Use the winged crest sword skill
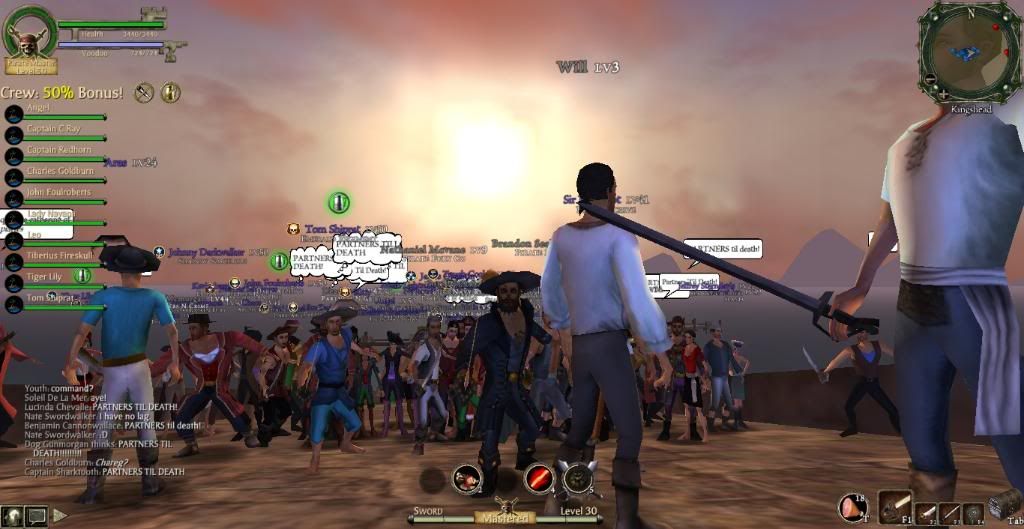 click(x=579, y=479)
